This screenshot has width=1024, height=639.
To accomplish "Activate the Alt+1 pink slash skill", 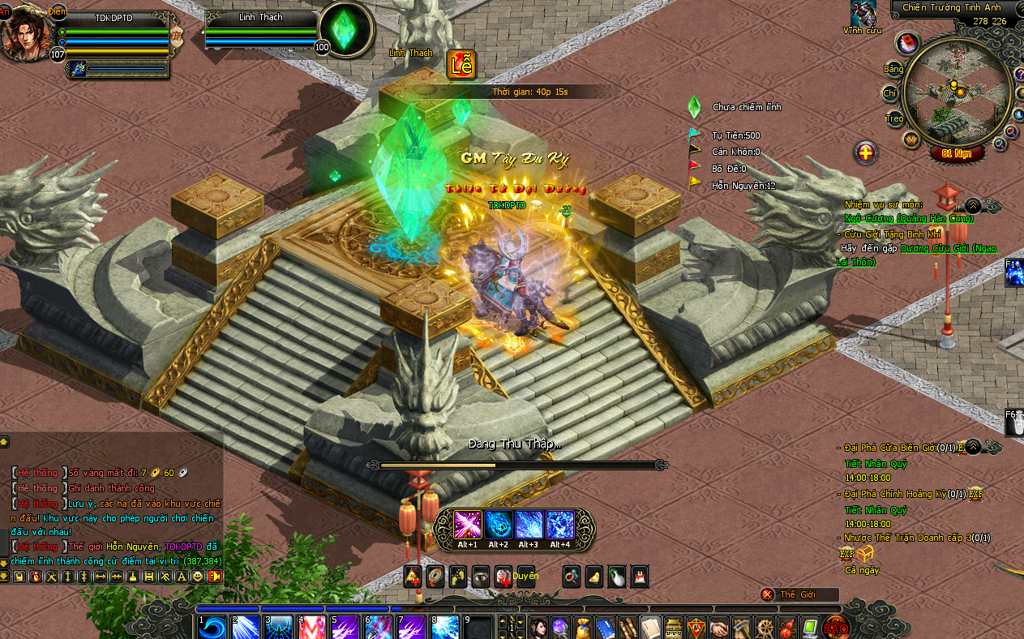I will pyautogui.click(x=468, y=525).
